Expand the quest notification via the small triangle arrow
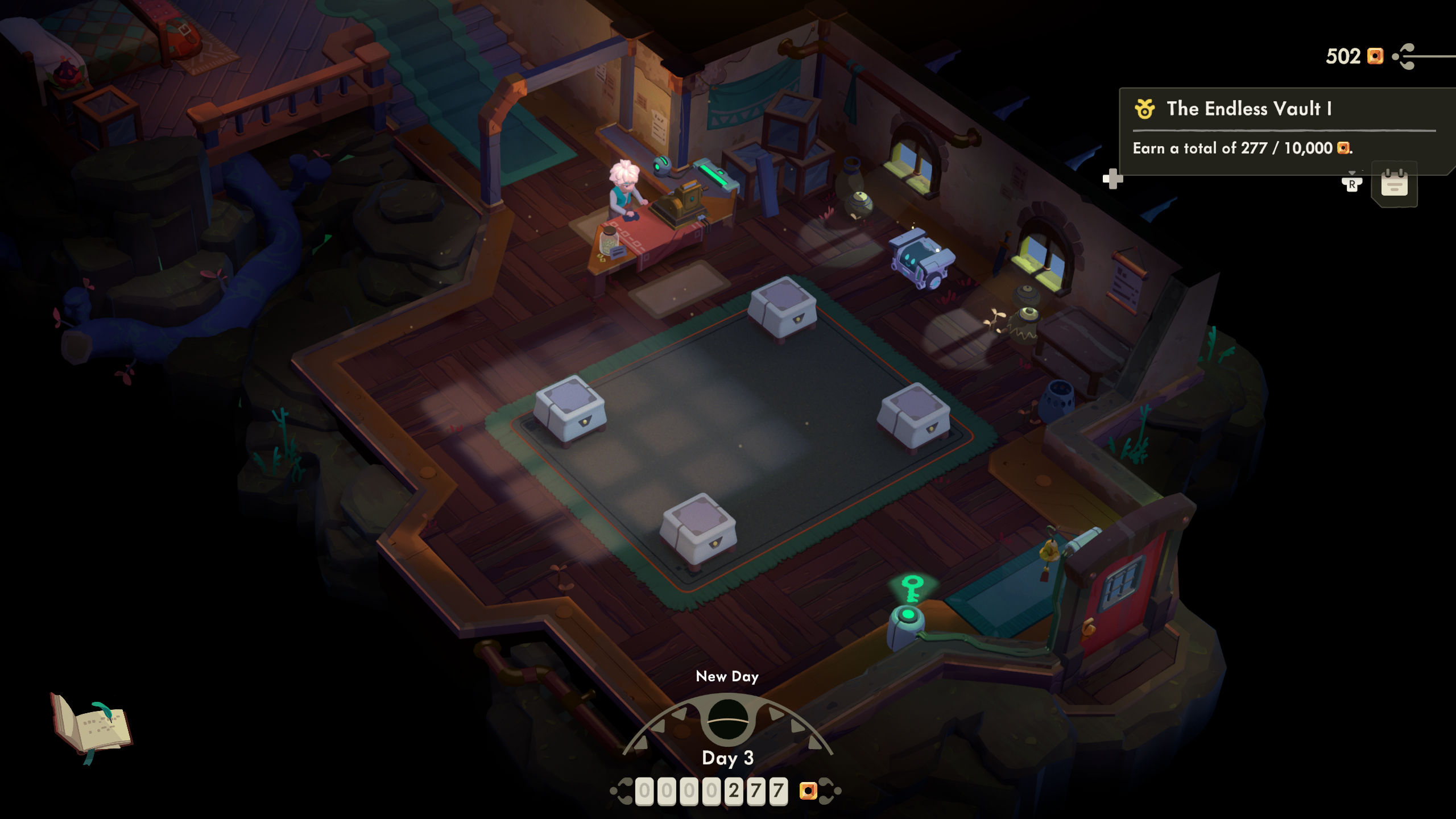 tap(1351, 172)
